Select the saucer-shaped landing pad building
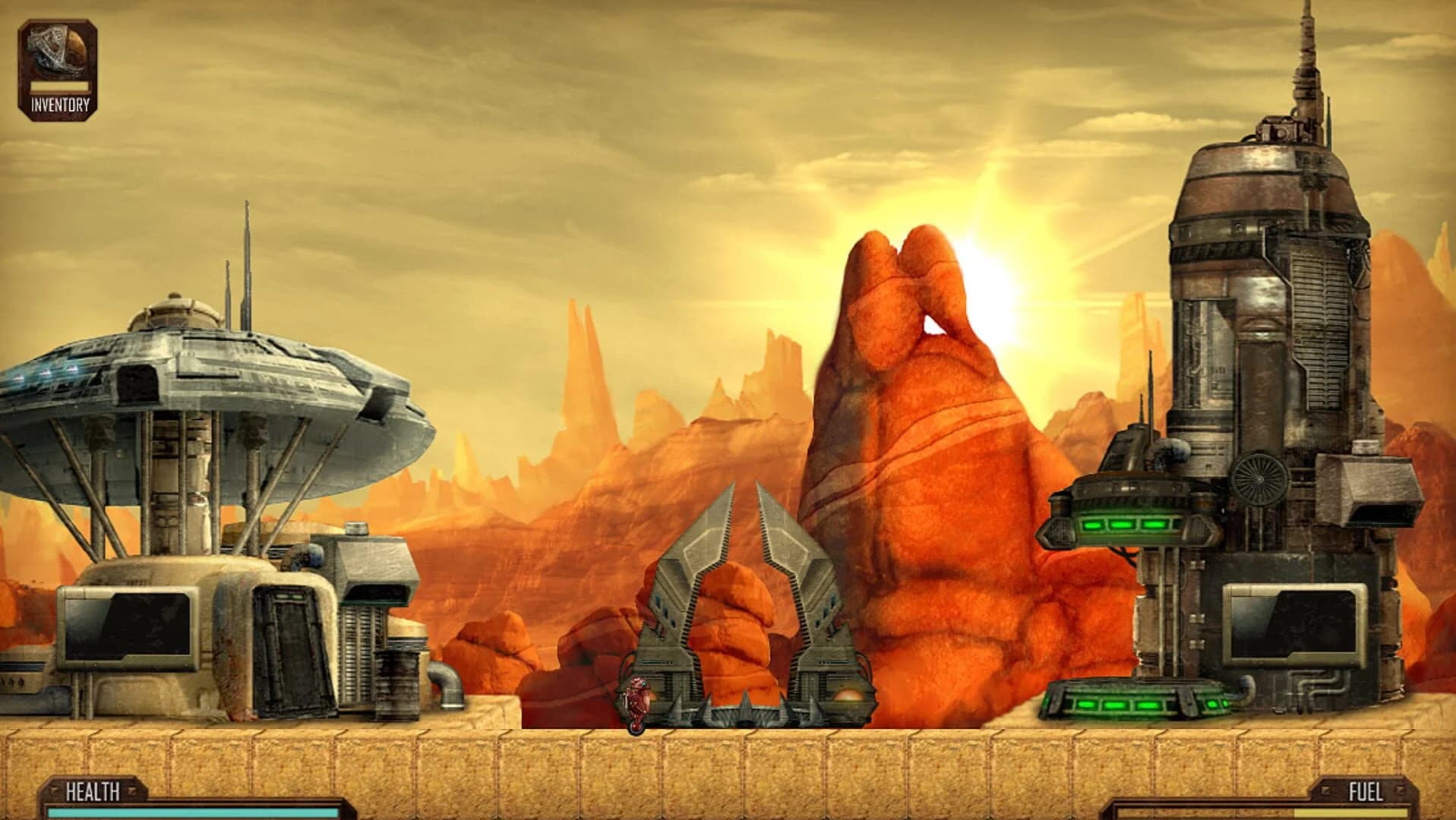This screenshot has height=820, width=1456. (213, 380)
